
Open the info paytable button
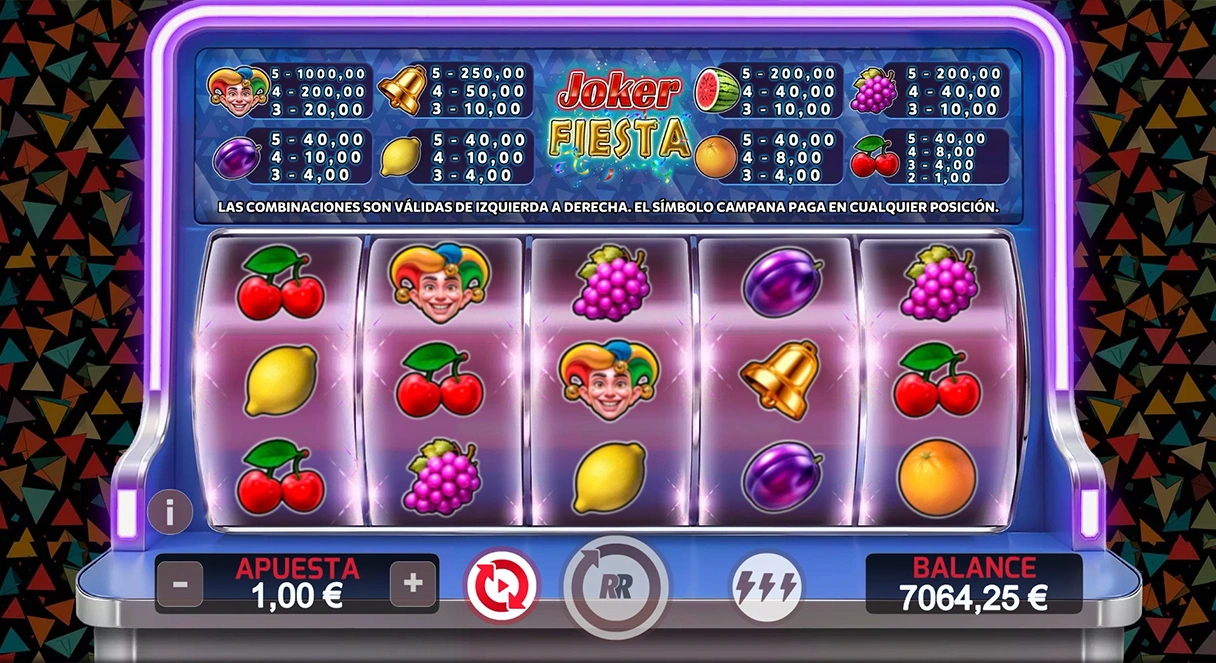tap(170, 512)
